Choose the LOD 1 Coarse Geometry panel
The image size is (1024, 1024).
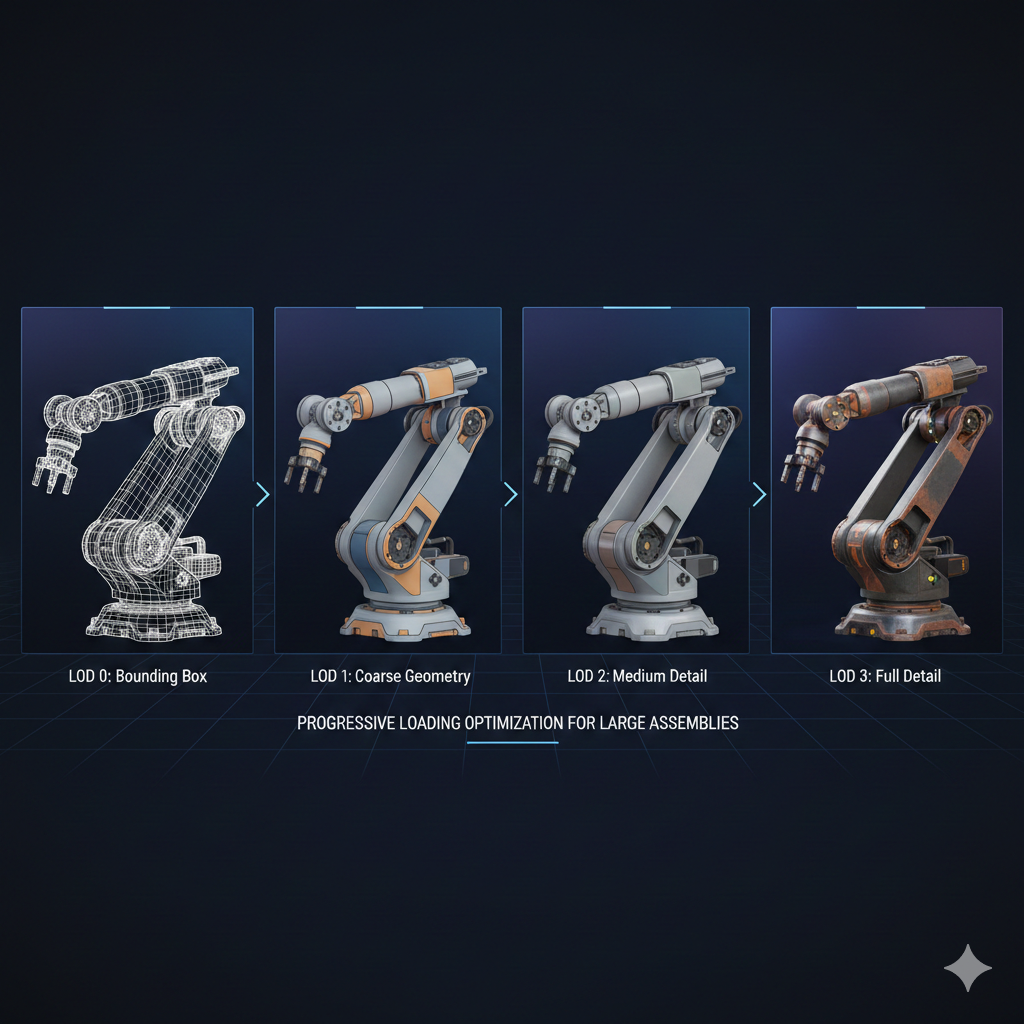(x=388, y=480)
